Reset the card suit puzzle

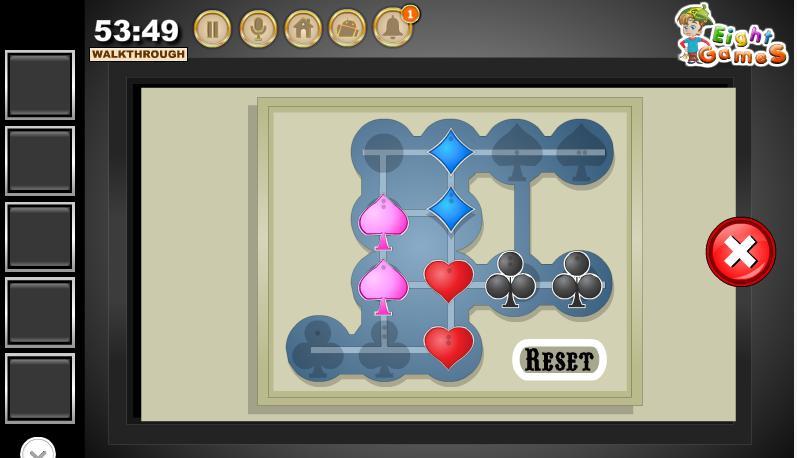click(x=559, y=360)
